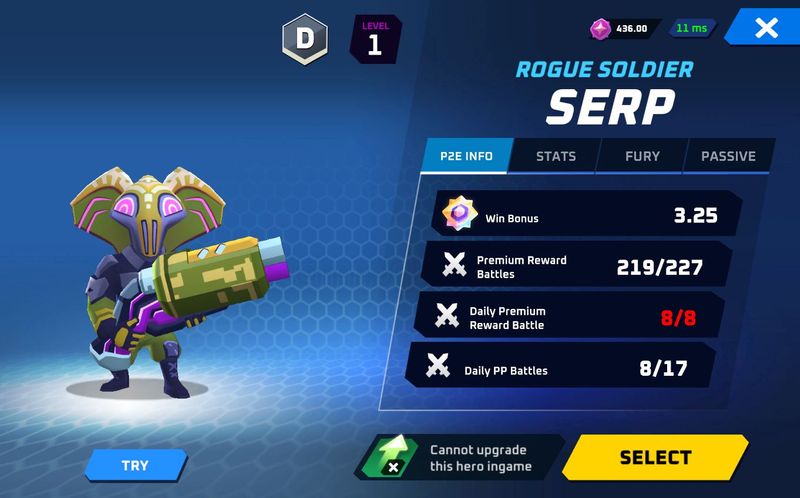
Task: Click the purple gem currency balance
Action: pos(622,29)
